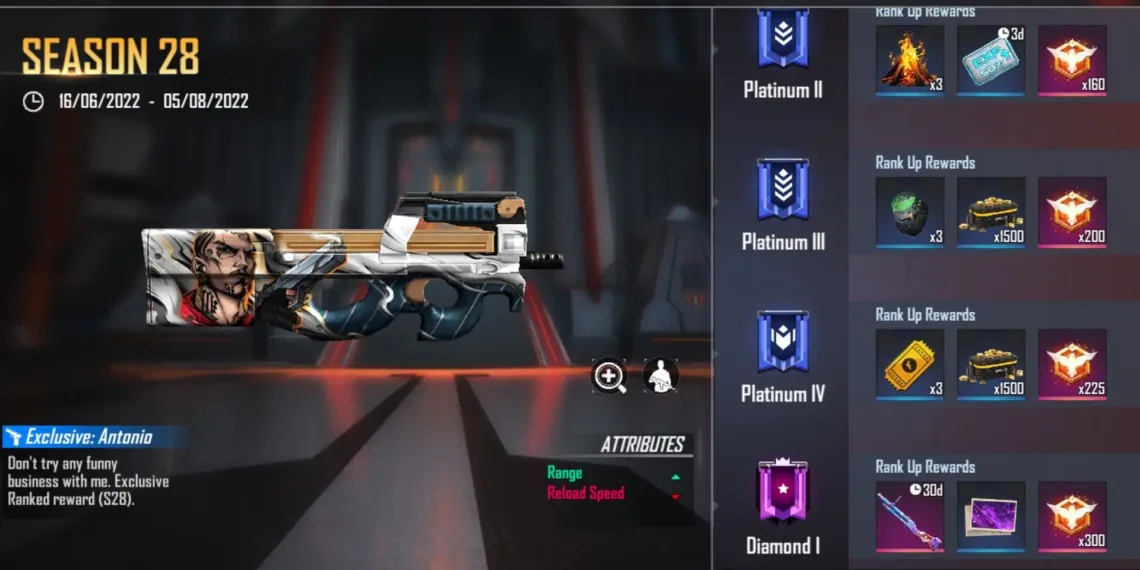Viewport: 1140px width, 570px height.
Task: View the 30-day gun skin reward
Action: pyautogui.click(x=910, y=516)
